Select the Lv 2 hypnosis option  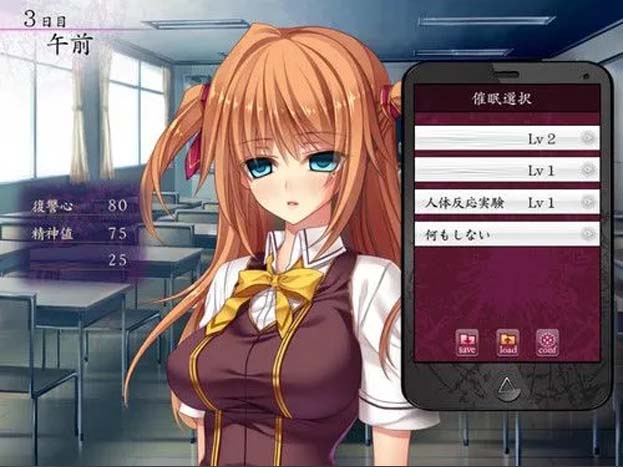pyautogui.click(x=506, y=139)
